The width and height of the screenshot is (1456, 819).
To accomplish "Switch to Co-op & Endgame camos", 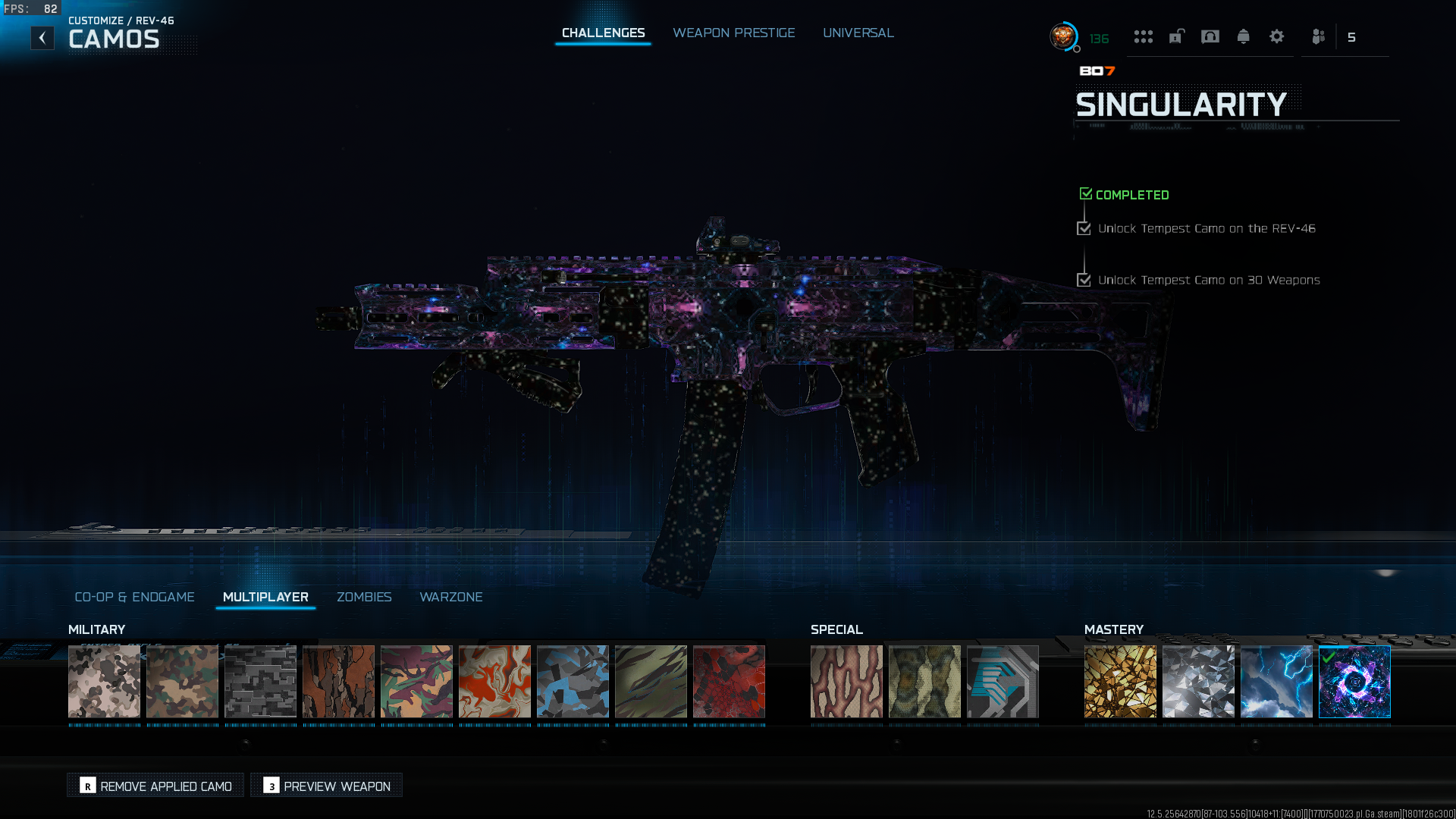I will pos(134,597).
